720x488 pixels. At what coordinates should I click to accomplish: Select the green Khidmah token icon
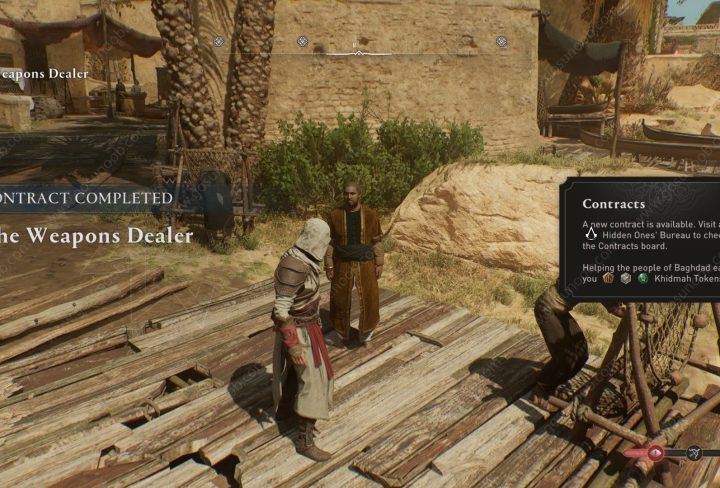(644, 279)
